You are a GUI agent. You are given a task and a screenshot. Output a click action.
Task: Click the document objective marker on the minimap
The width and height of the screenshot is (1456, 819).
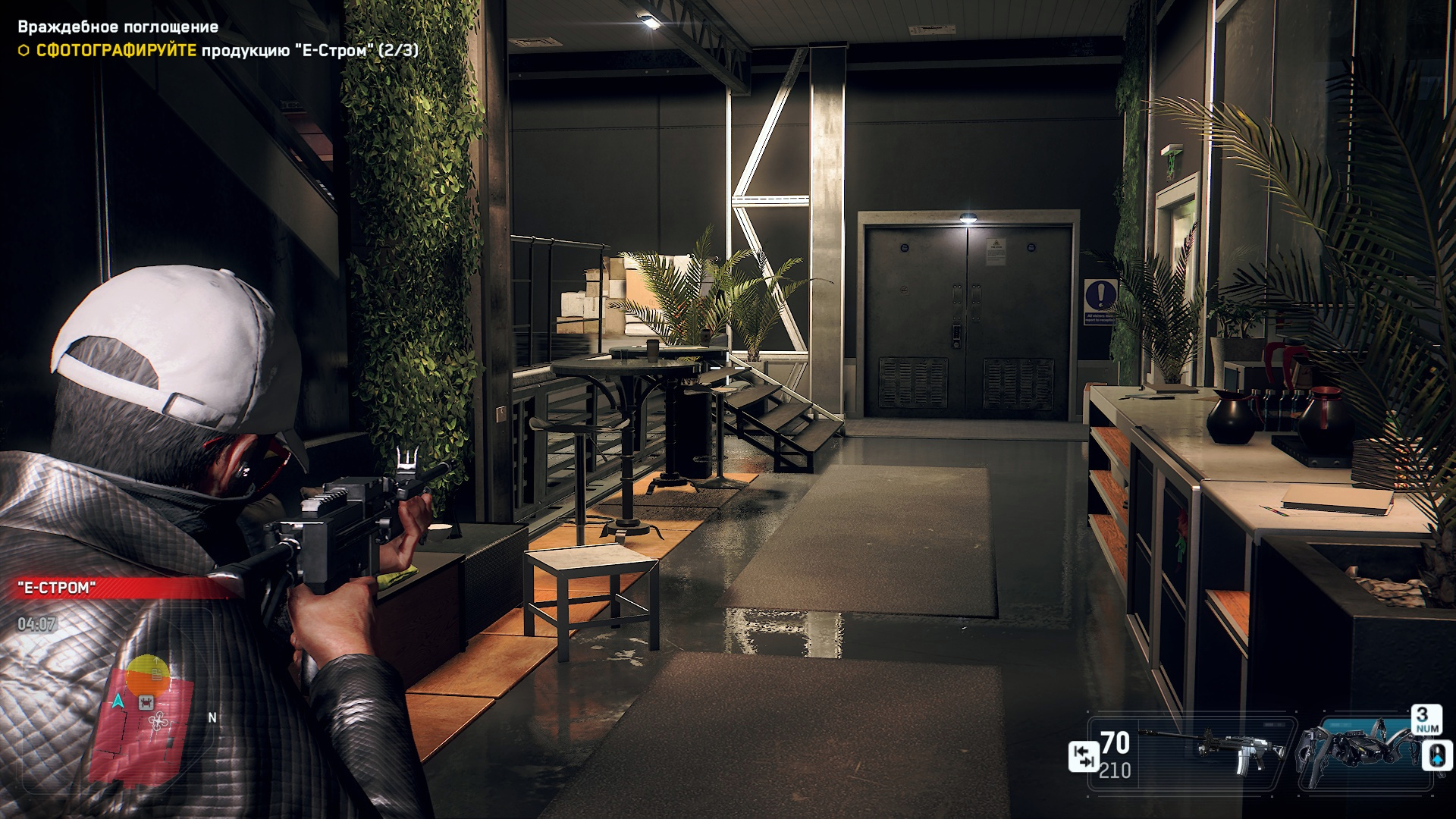click(x=155, y=673)
